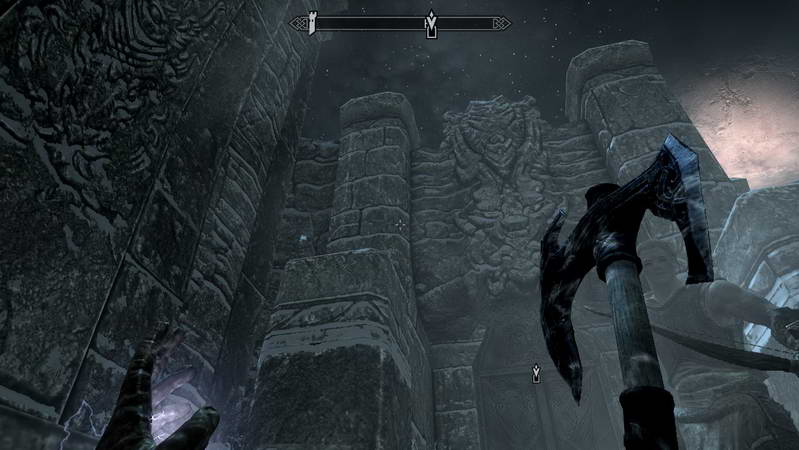Click the quest marker on the compass bar
Viewport: 799px width, 450px height.
pos(431,24)
